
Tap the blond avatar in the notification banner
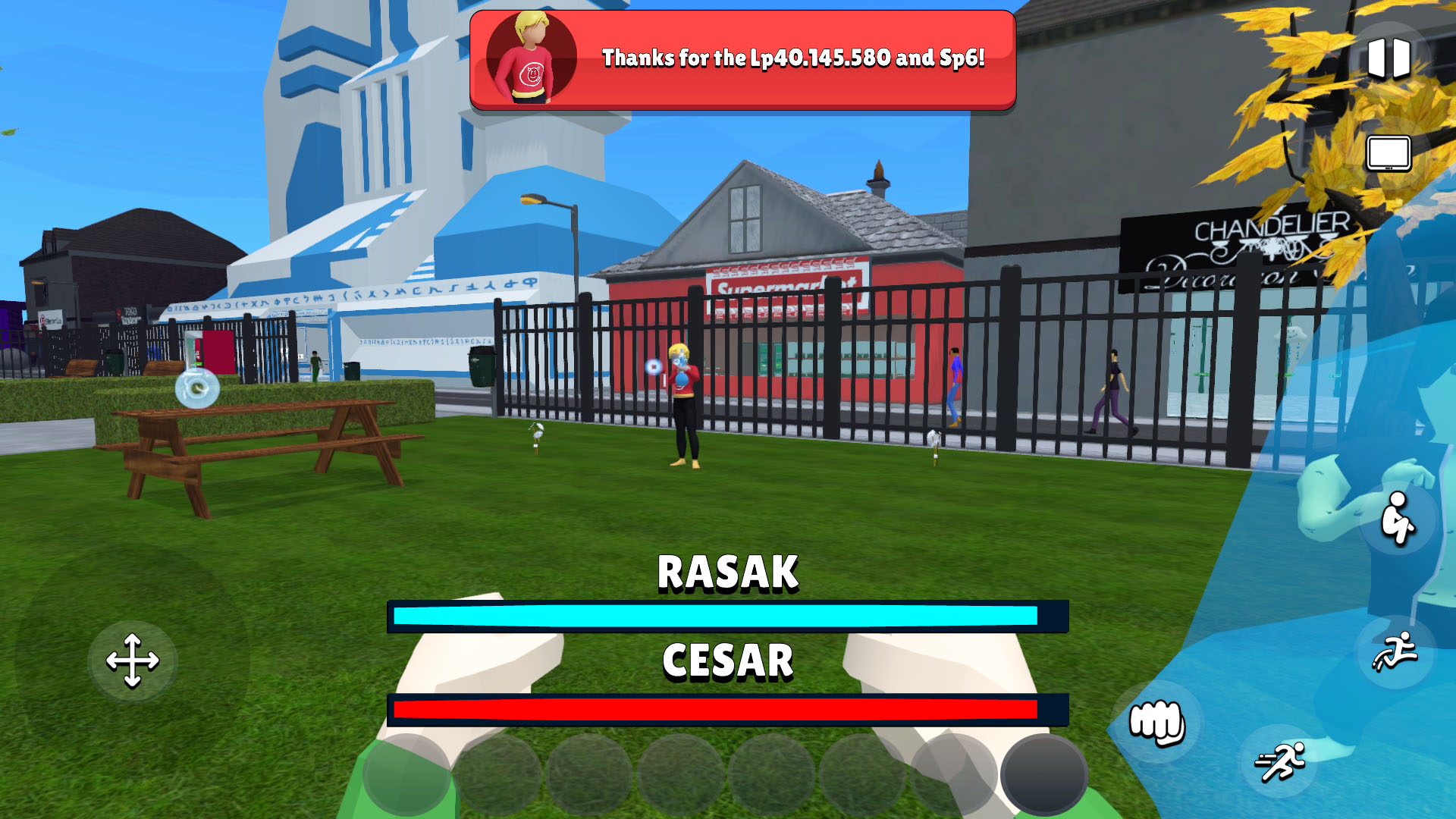click(x=534, y=55)
